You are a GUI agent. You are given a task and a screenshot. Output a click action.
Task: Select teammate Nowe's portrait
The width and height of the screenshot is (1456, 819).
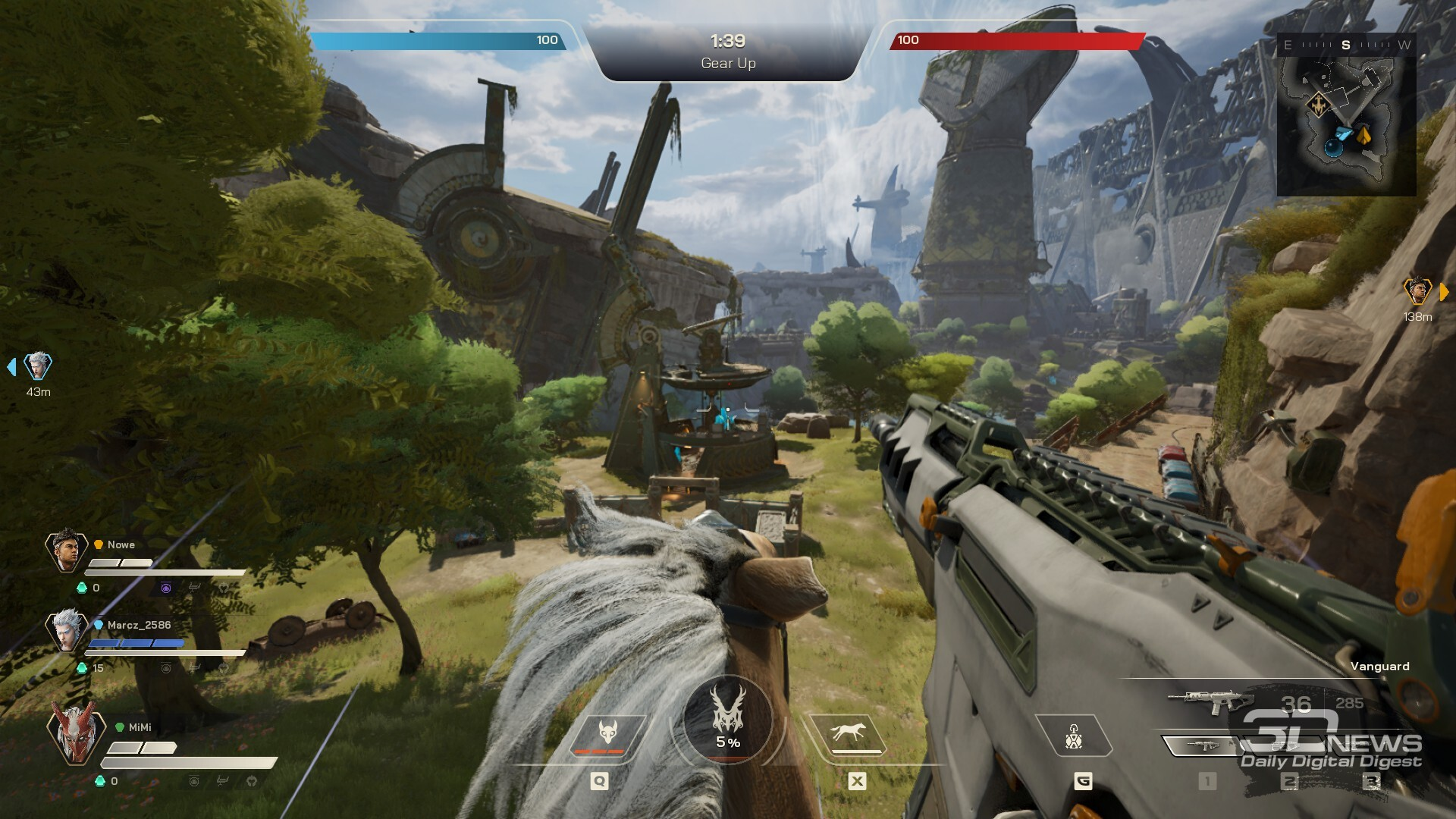pyautogui.click(x=67, y=550)
